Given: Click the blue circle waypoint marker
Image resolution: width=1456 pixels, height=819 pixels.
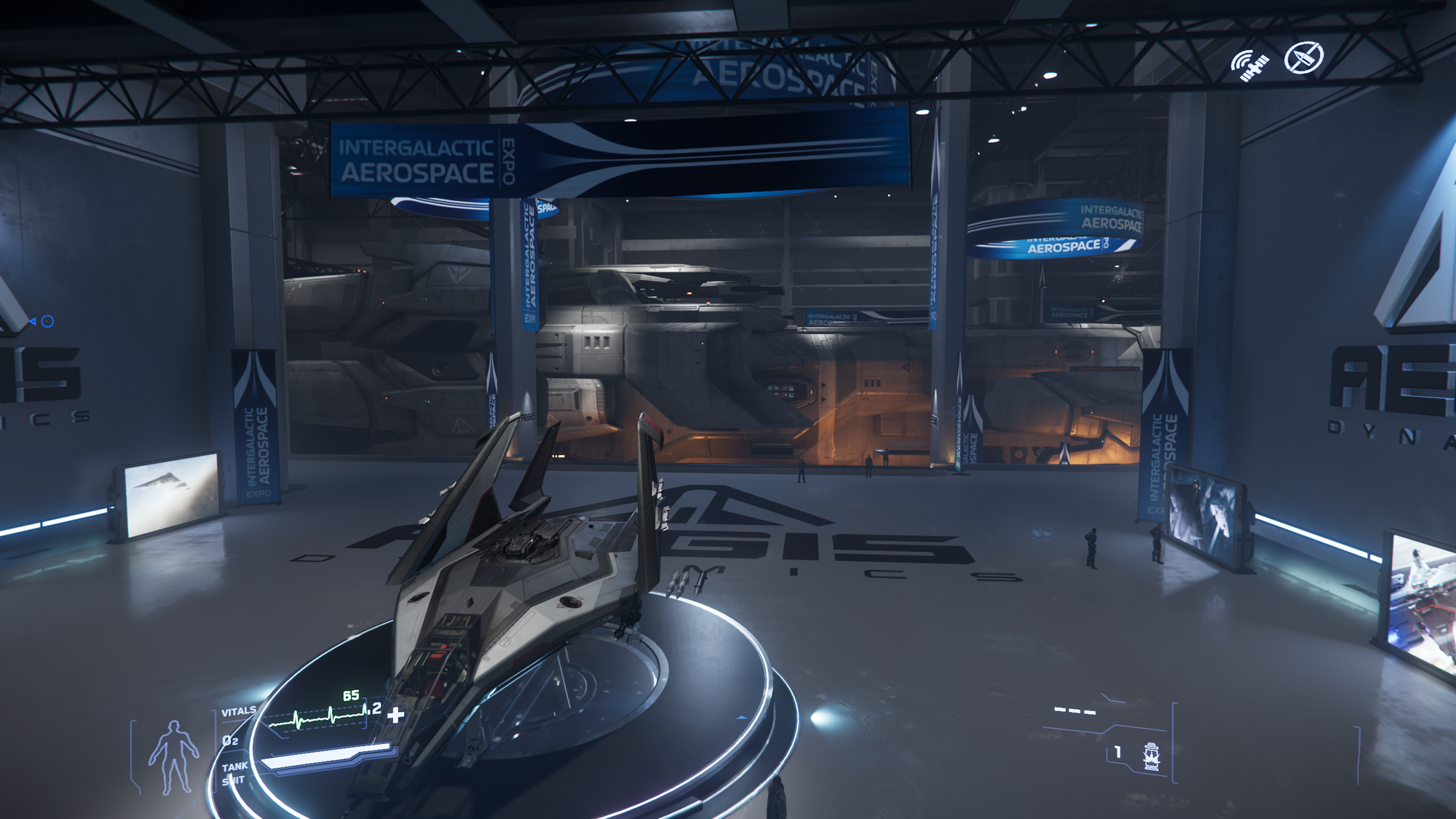Looking at the screenshot, I should click(47, 321).
